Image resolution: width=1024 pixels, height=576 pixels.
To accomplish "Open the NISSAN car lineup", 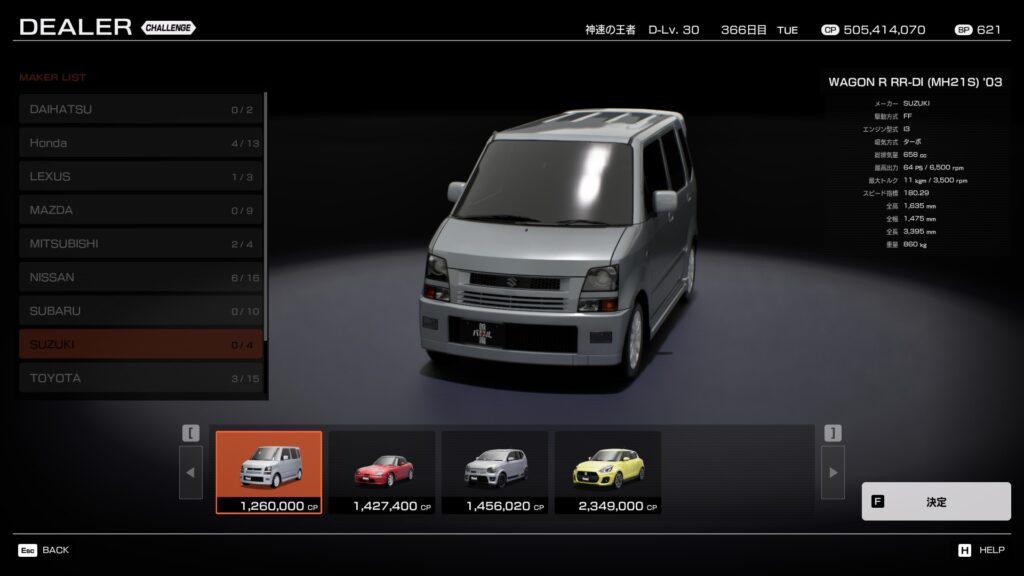I will point(140,277).
